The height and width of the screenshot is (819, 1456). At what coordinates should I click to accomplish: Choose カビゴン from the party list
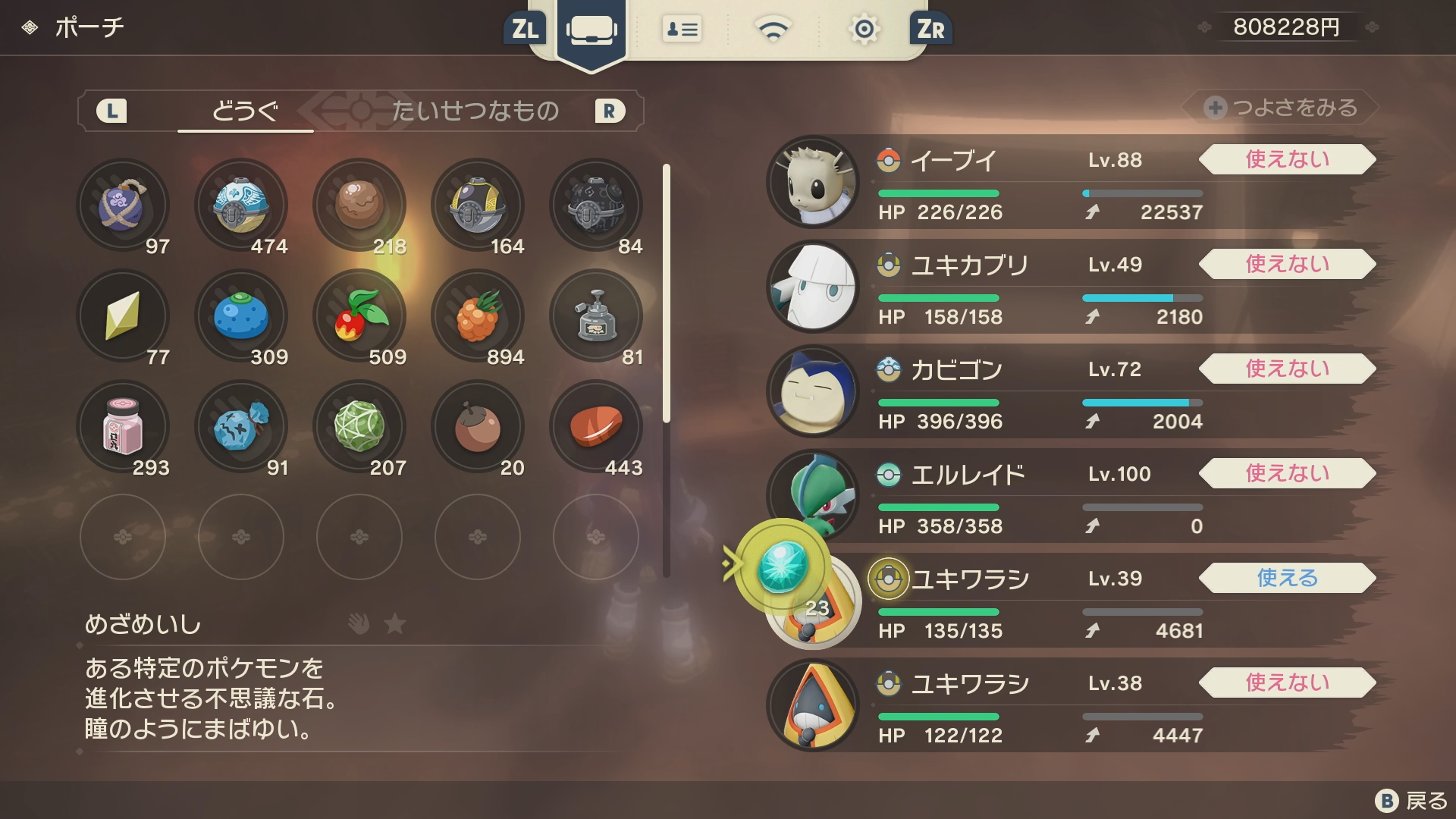[x=1062, y=392]
